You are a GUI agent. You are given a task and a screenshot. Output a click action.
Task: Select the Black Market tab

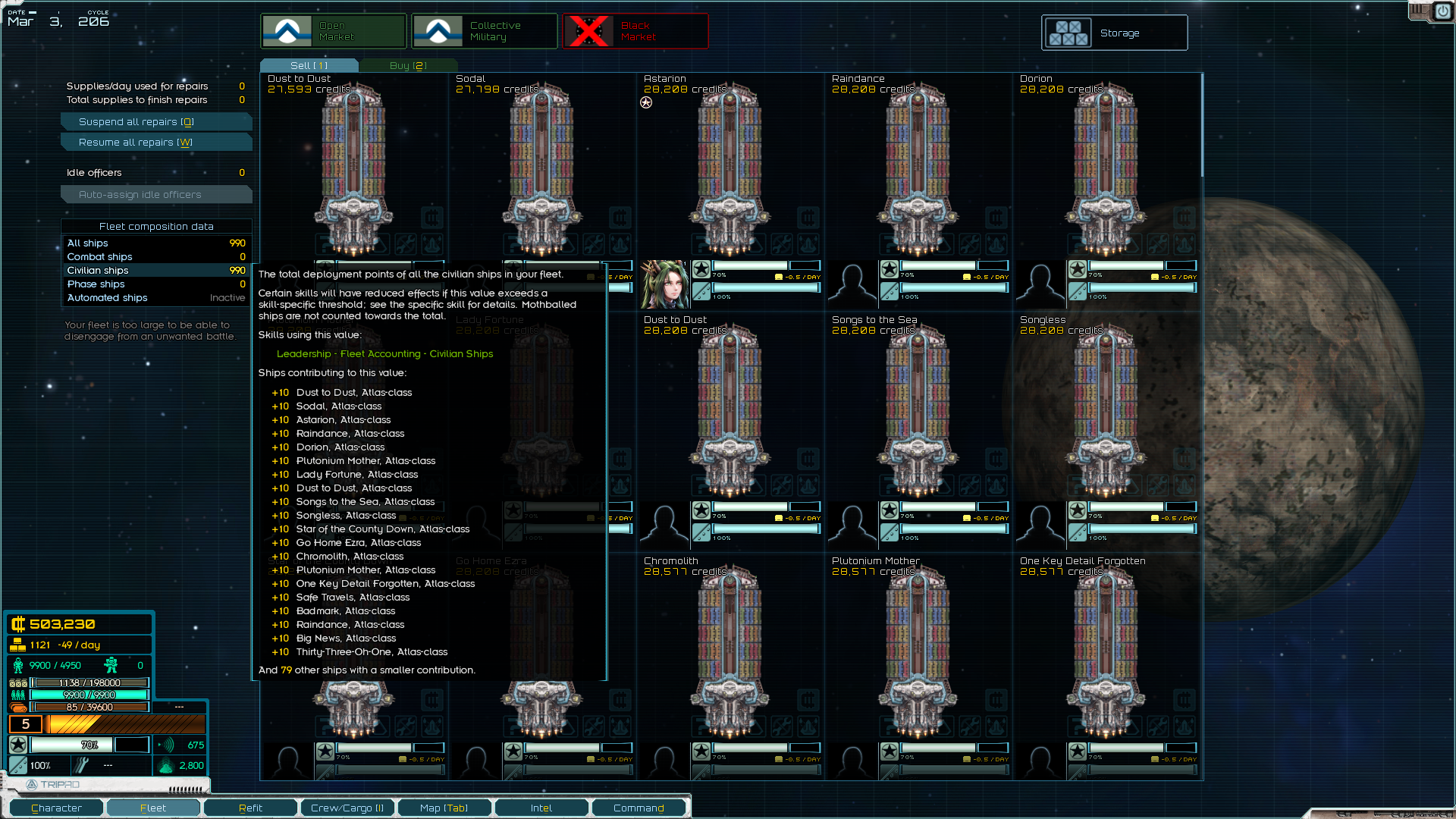click(x=635, y=31)
